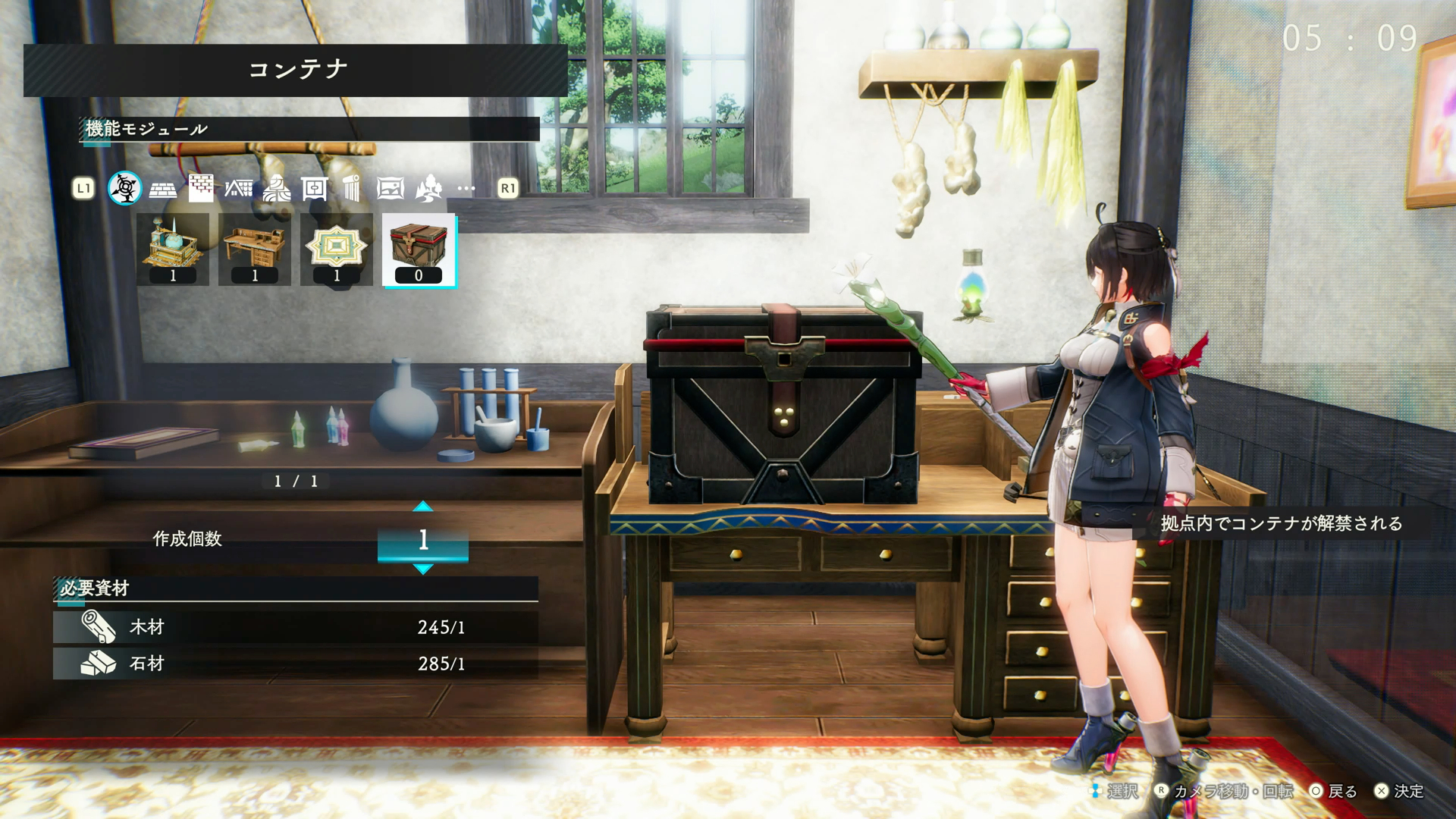Open the trees and outdoor category tab
Screen dimensions: 1456x819
pyautogui.click(x=428, y=188)
